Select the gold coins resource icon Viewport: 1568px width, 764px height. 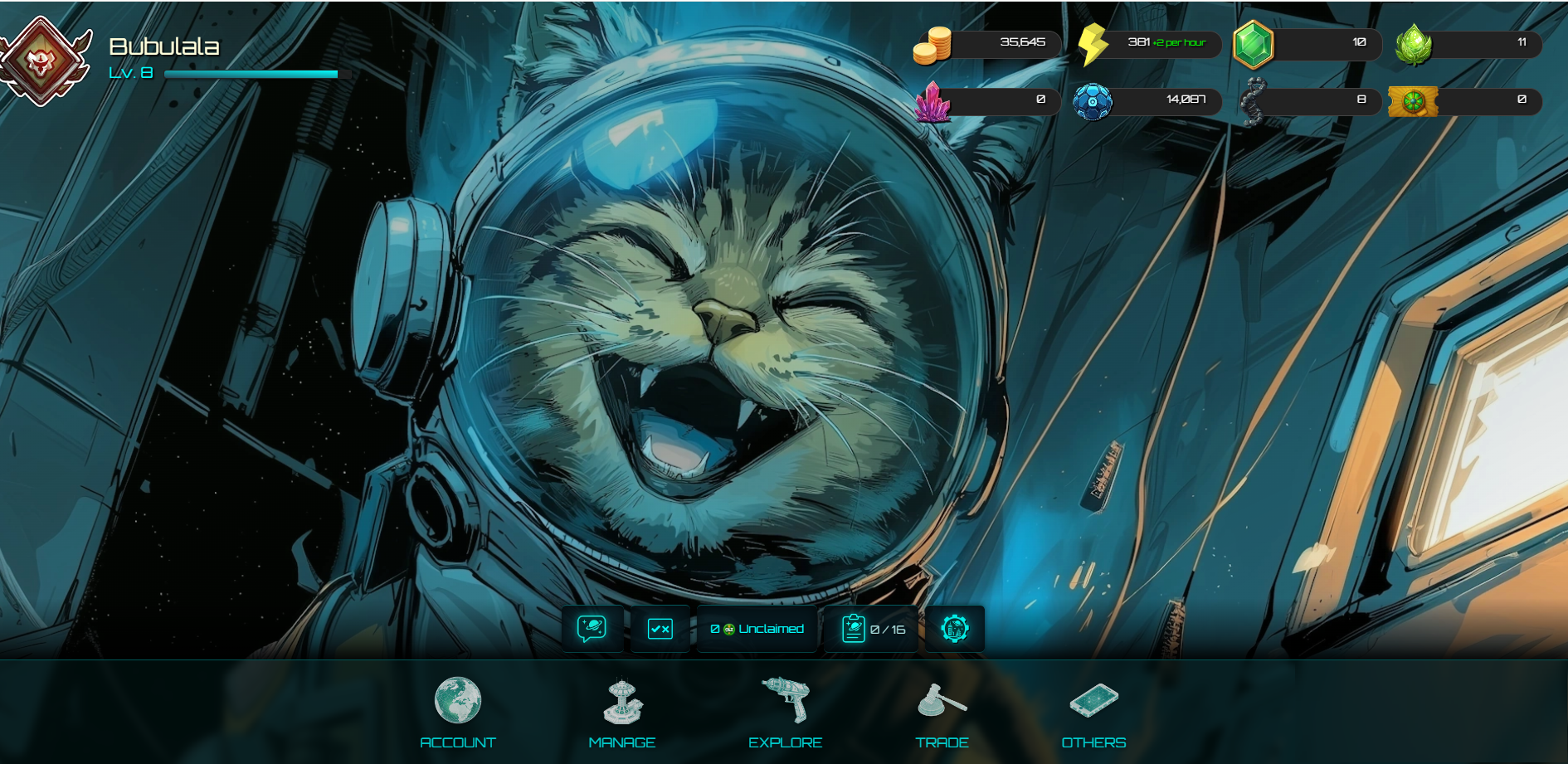(932, 45)
